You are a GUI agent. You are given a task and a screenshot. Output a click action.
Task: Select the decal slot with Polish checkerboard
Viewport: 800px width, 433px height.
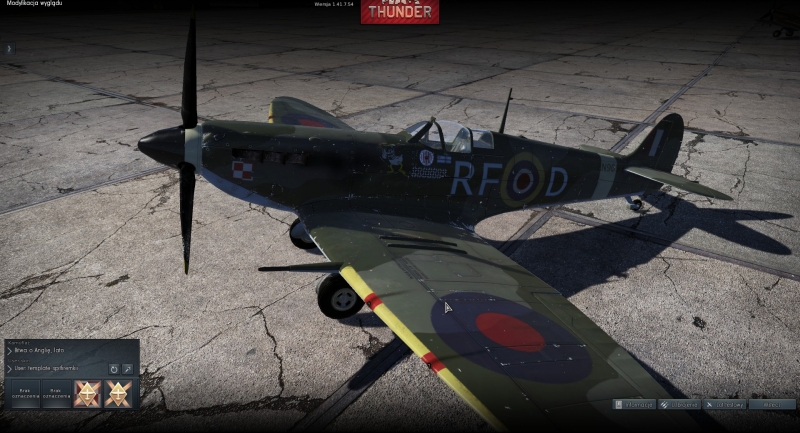tap(87, 393)
